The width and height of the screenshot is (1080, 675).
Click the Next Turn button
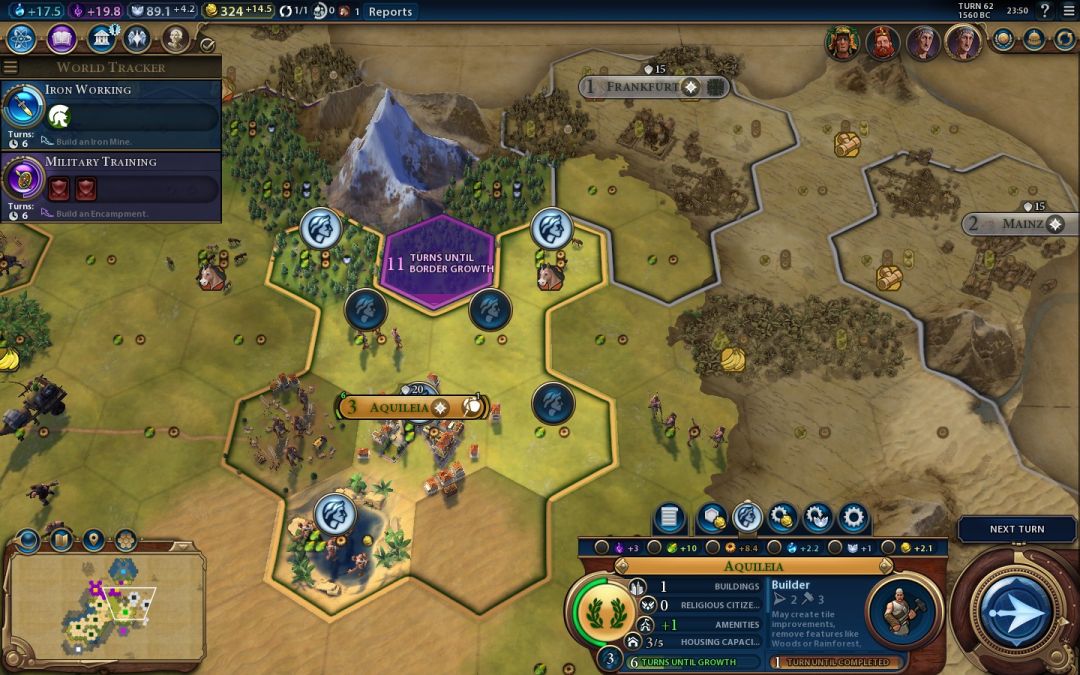1016,610
